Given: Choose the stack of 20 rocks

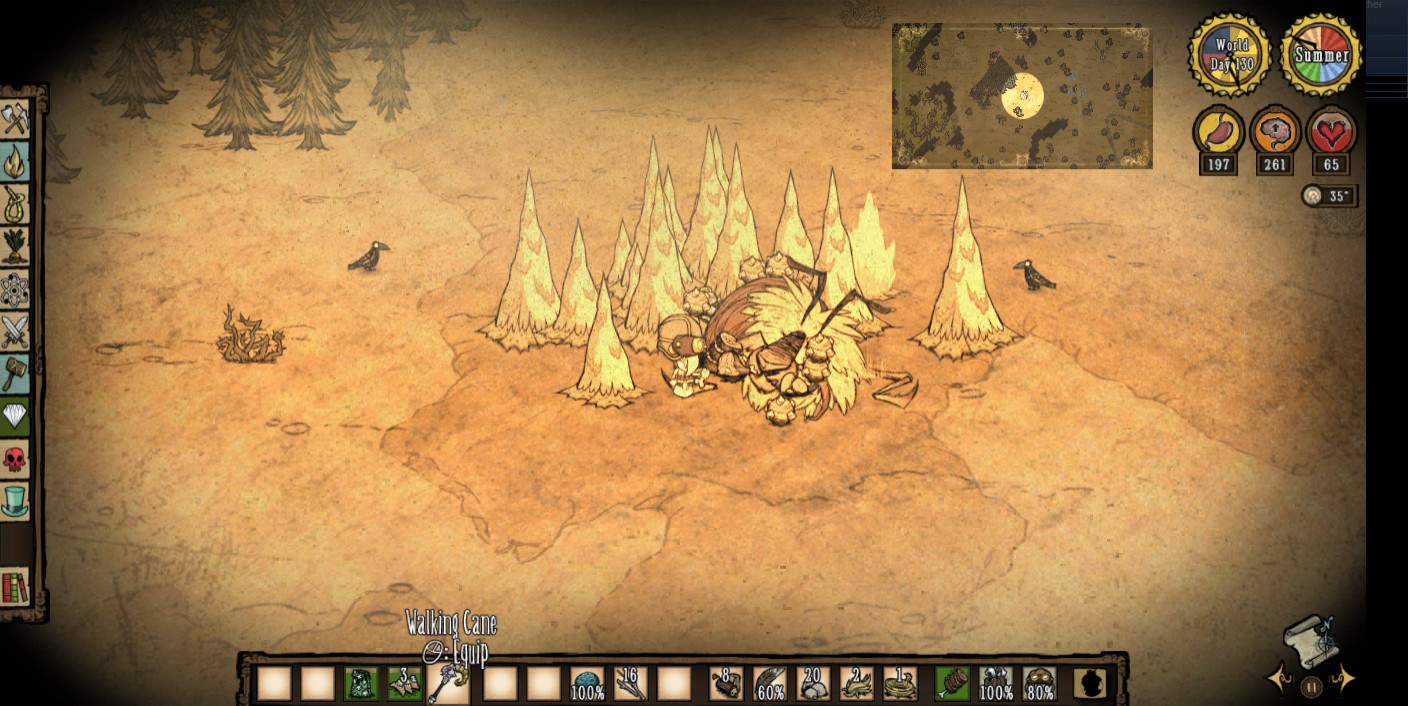Looking at the screenshot, I should [x=812, y=684].
